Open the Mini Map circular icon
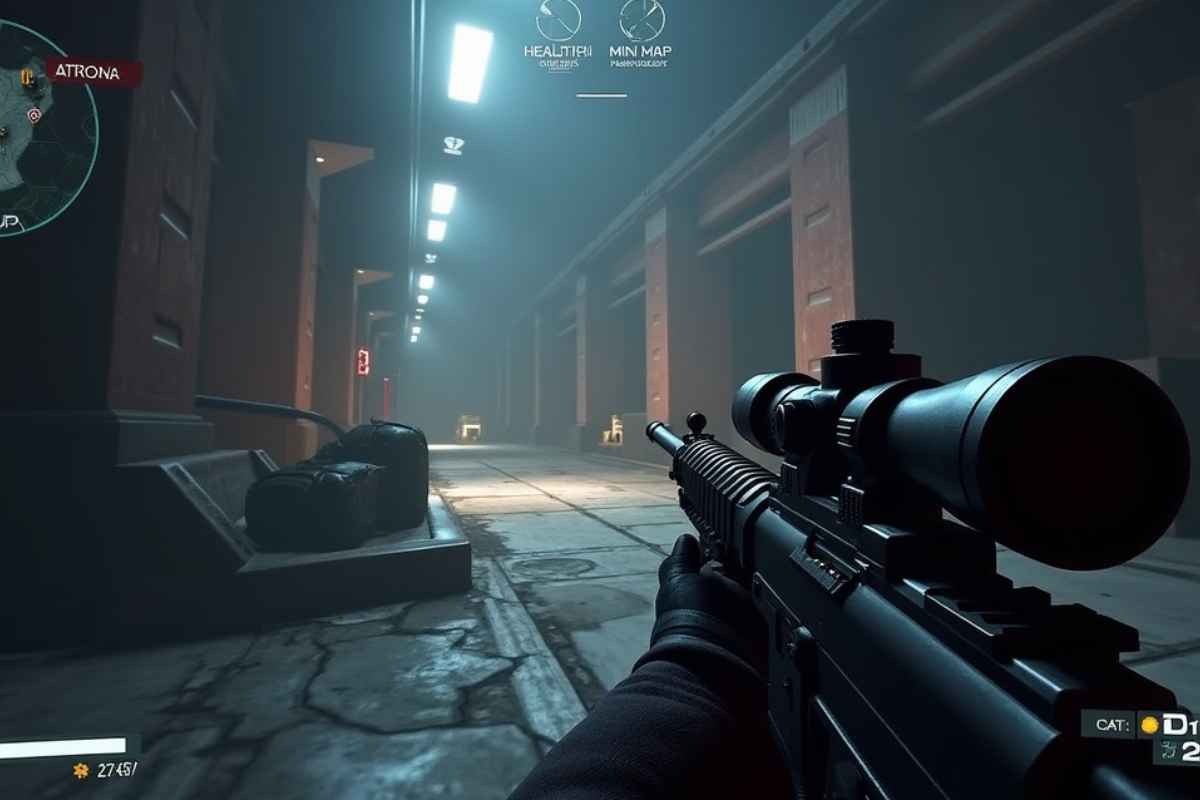The width and height of the screenshot is (1200, 800). coord(642,20)
